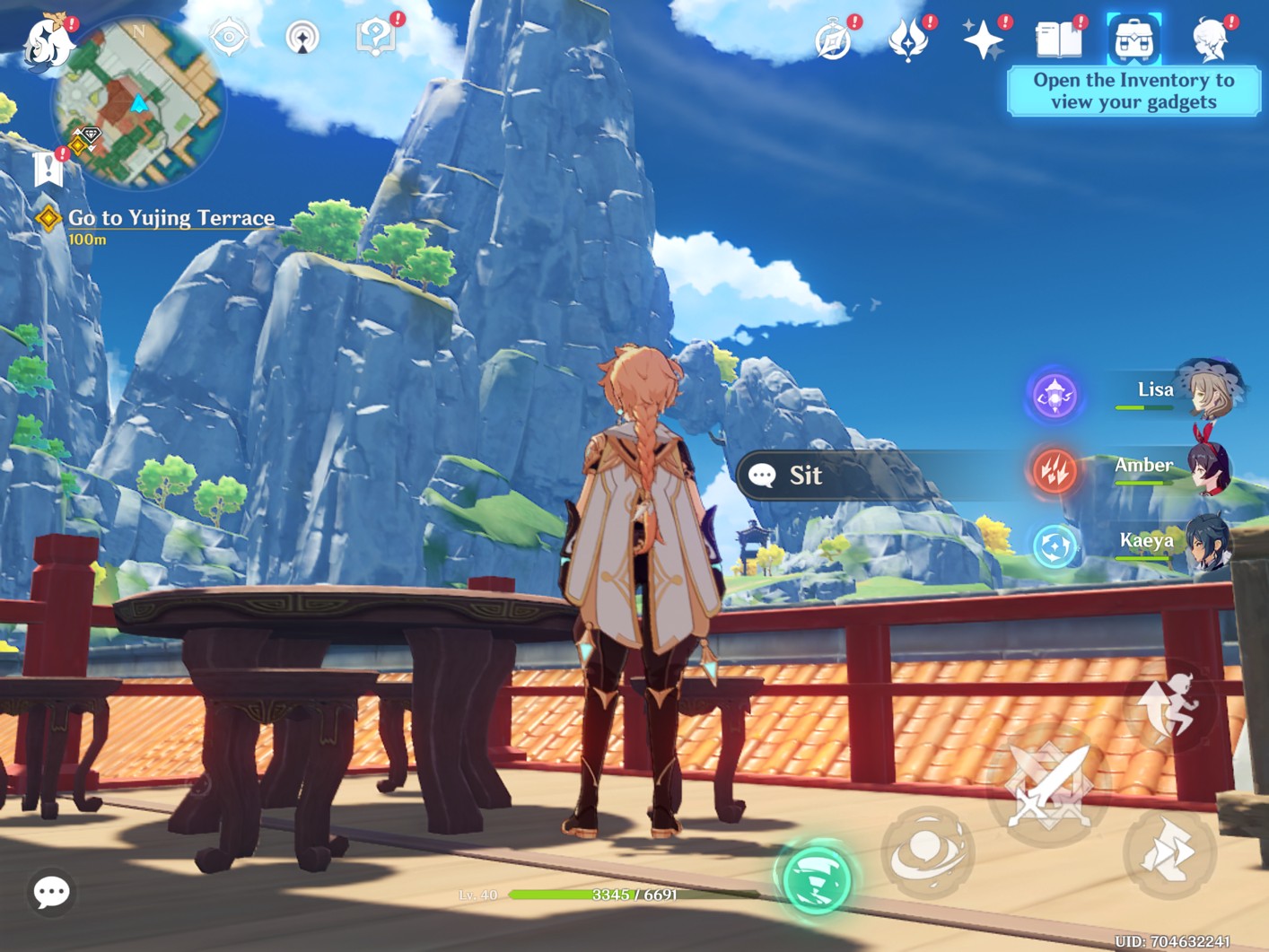The image size is (1269, 952).
Task: Open the circular minimap
Action: pos(139,103)
